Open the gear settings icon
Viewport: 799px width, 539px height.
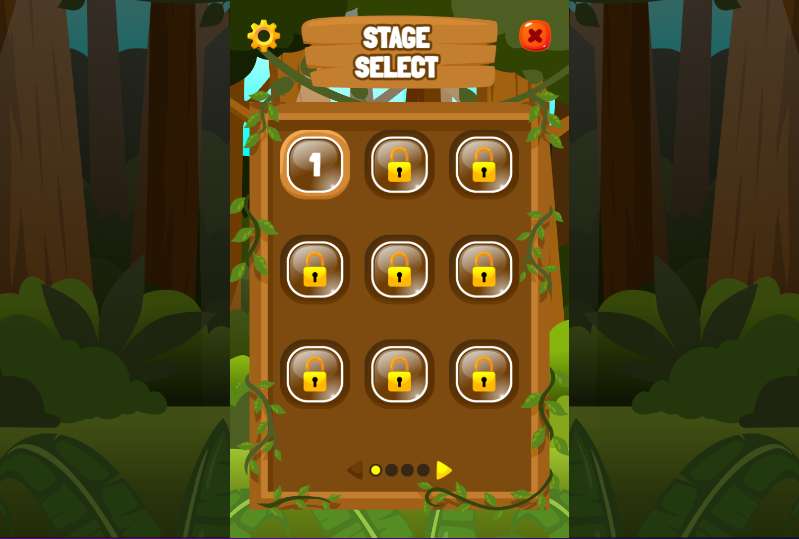tap(264, 36)
